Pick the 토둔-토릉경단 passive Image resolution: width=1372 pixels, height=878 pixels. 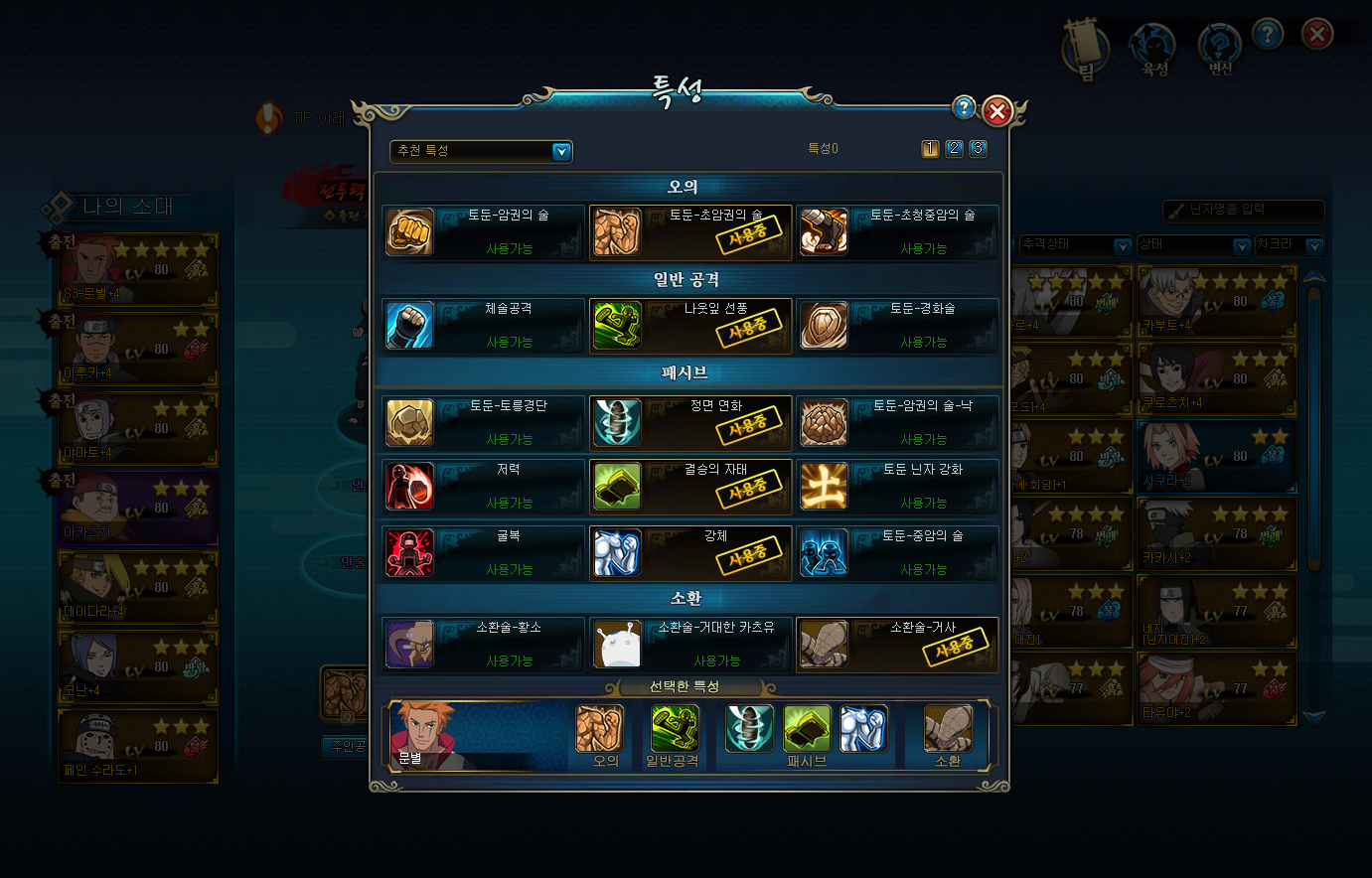(484, 423)
